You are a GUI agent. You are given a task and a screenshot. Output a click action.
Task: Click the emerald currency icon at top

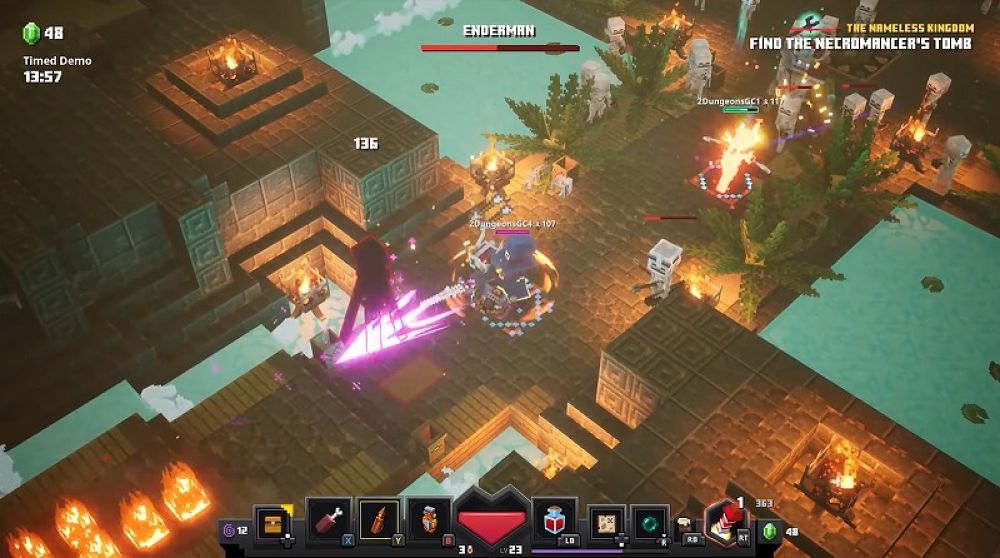(x=30, y=33)
